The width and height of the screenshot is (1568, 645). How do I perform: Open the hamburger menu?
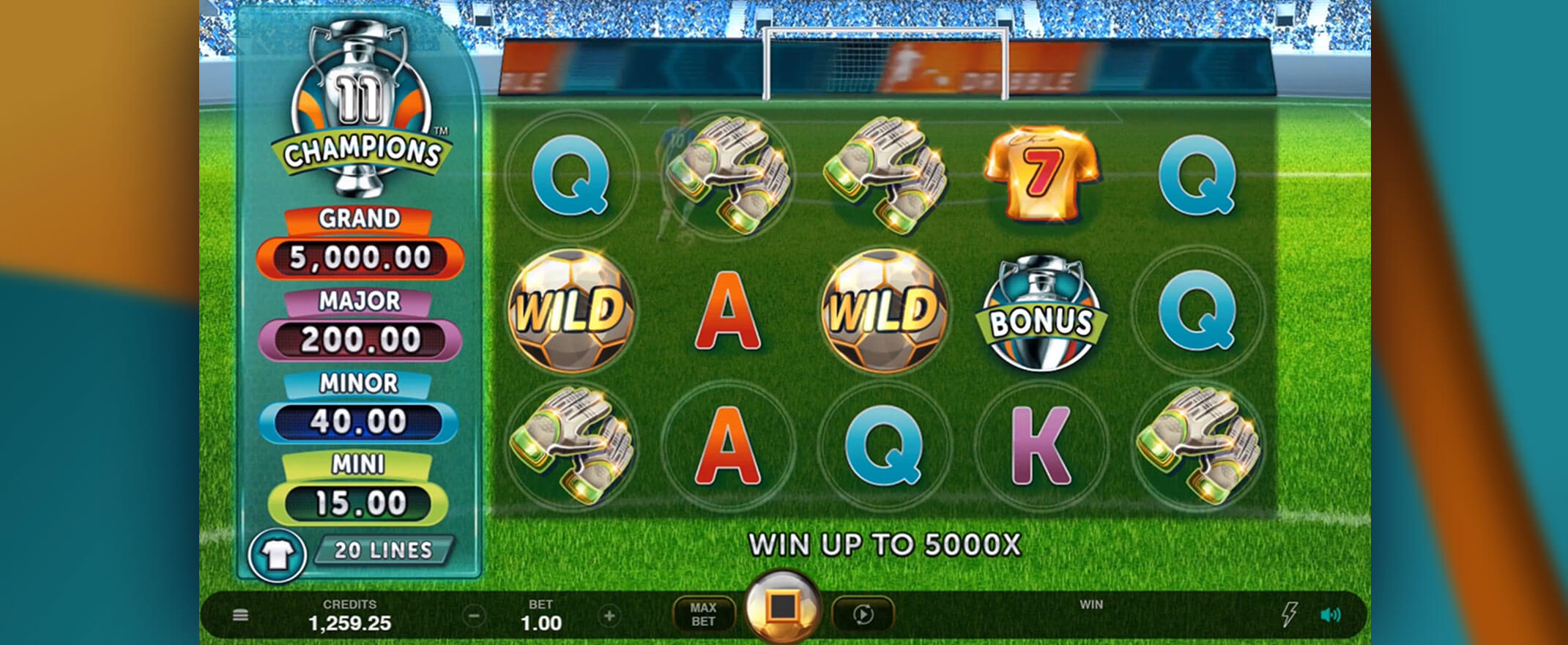pyautogui.click(x=240, y=616)
